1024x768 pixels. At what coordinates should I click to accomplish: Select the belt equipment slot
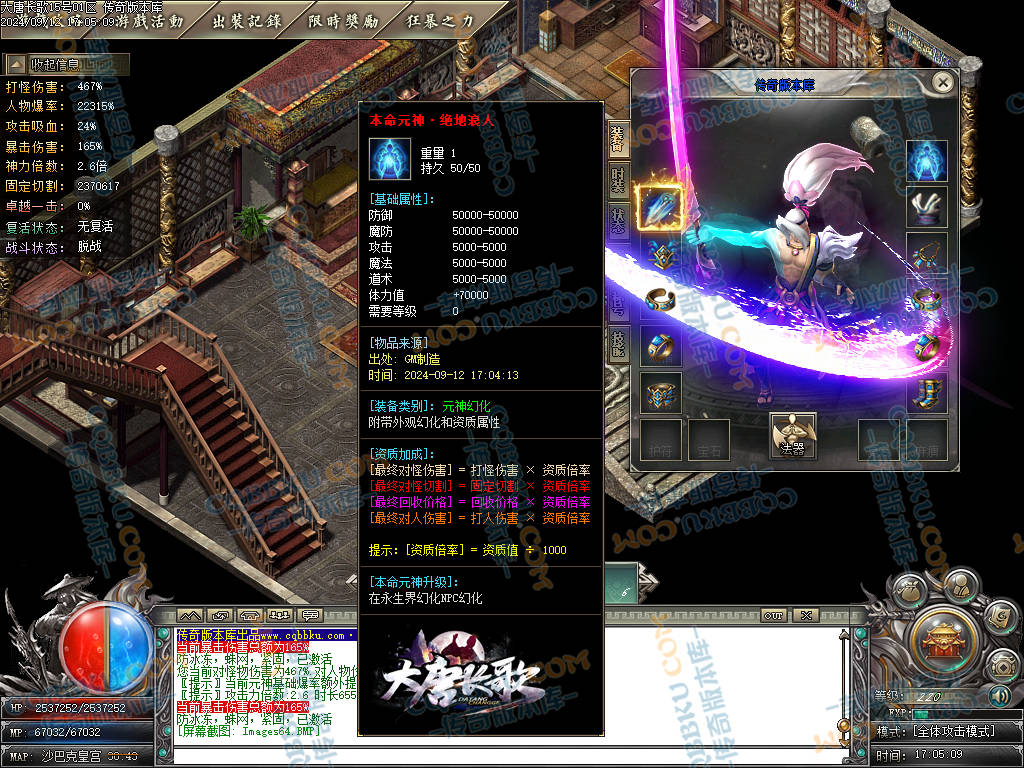coord(660,392)
